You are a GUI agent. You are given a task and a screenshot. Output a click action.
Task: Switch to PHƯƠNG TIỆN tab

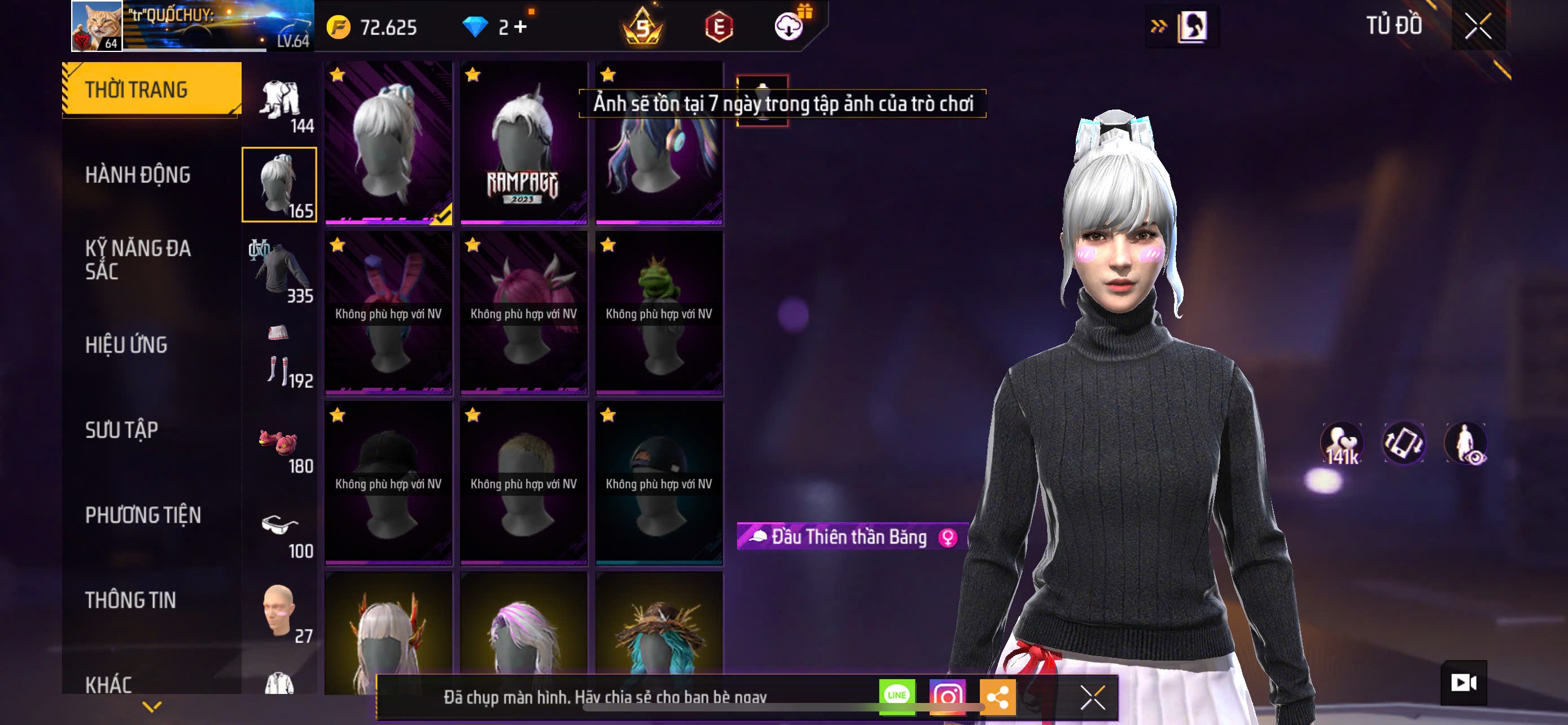click(143, 516)
